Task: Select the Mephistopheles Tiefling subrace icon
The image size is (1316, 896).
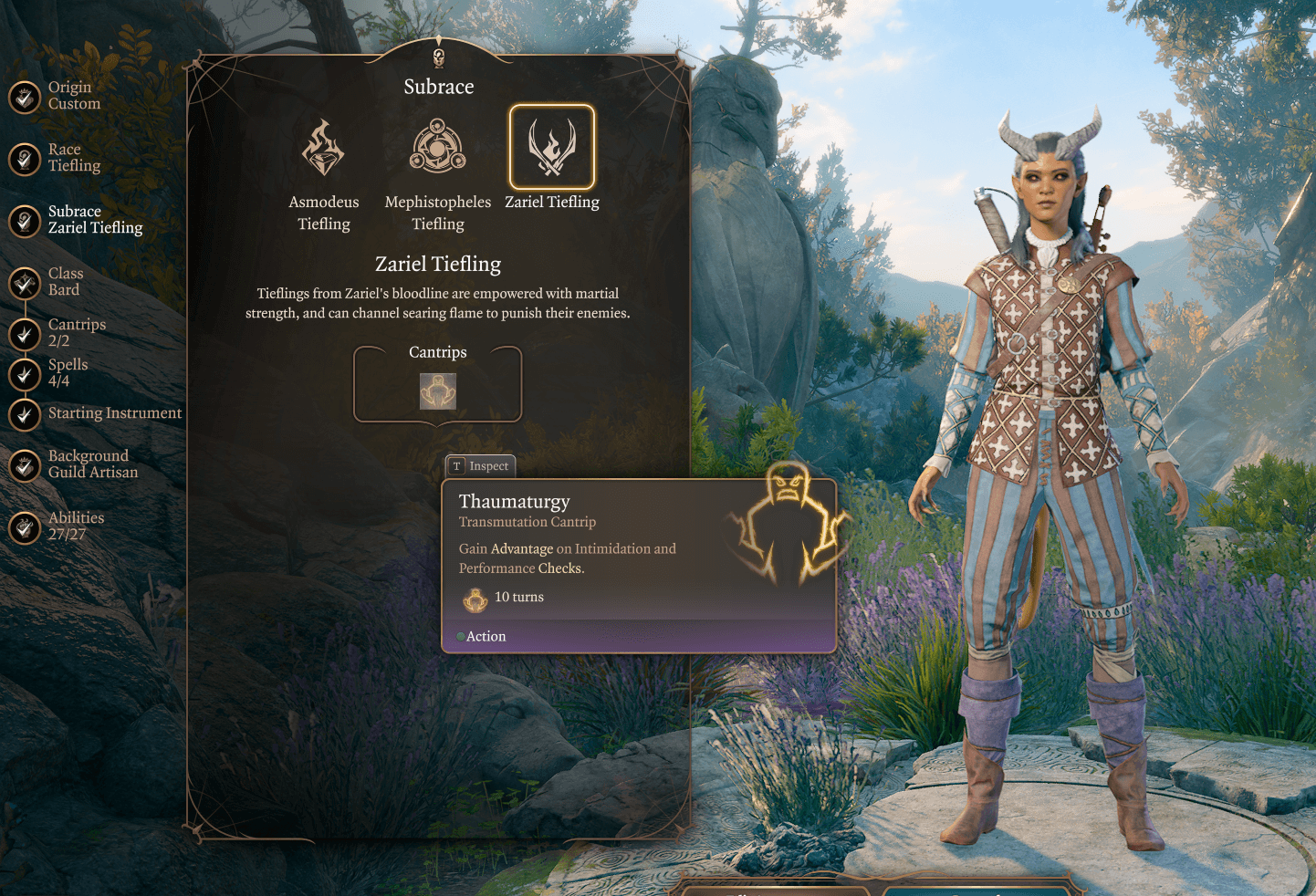Action: pos(437,146)
